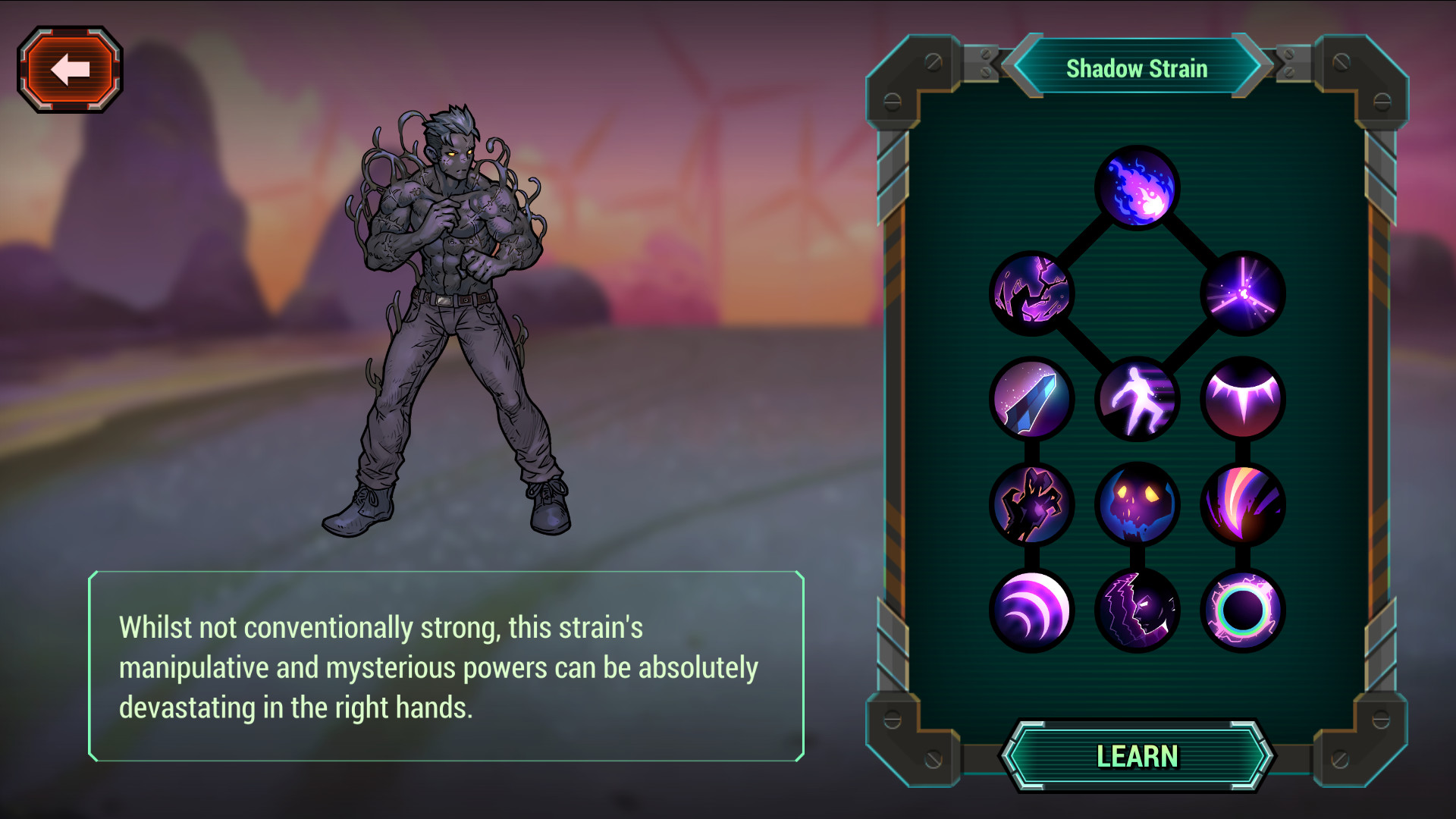Image resolution: width=1456 pixels, height=819 pixels.
Task: Choose the cracked purple rock skill
Action: point(1031,293)
